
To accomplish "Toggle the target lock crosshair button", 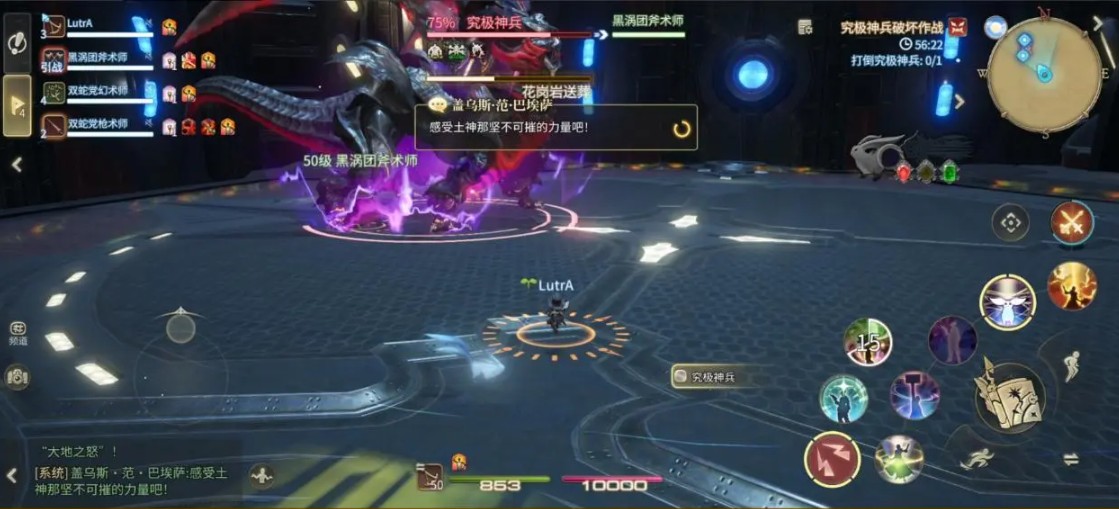I will click(1010, 222).
